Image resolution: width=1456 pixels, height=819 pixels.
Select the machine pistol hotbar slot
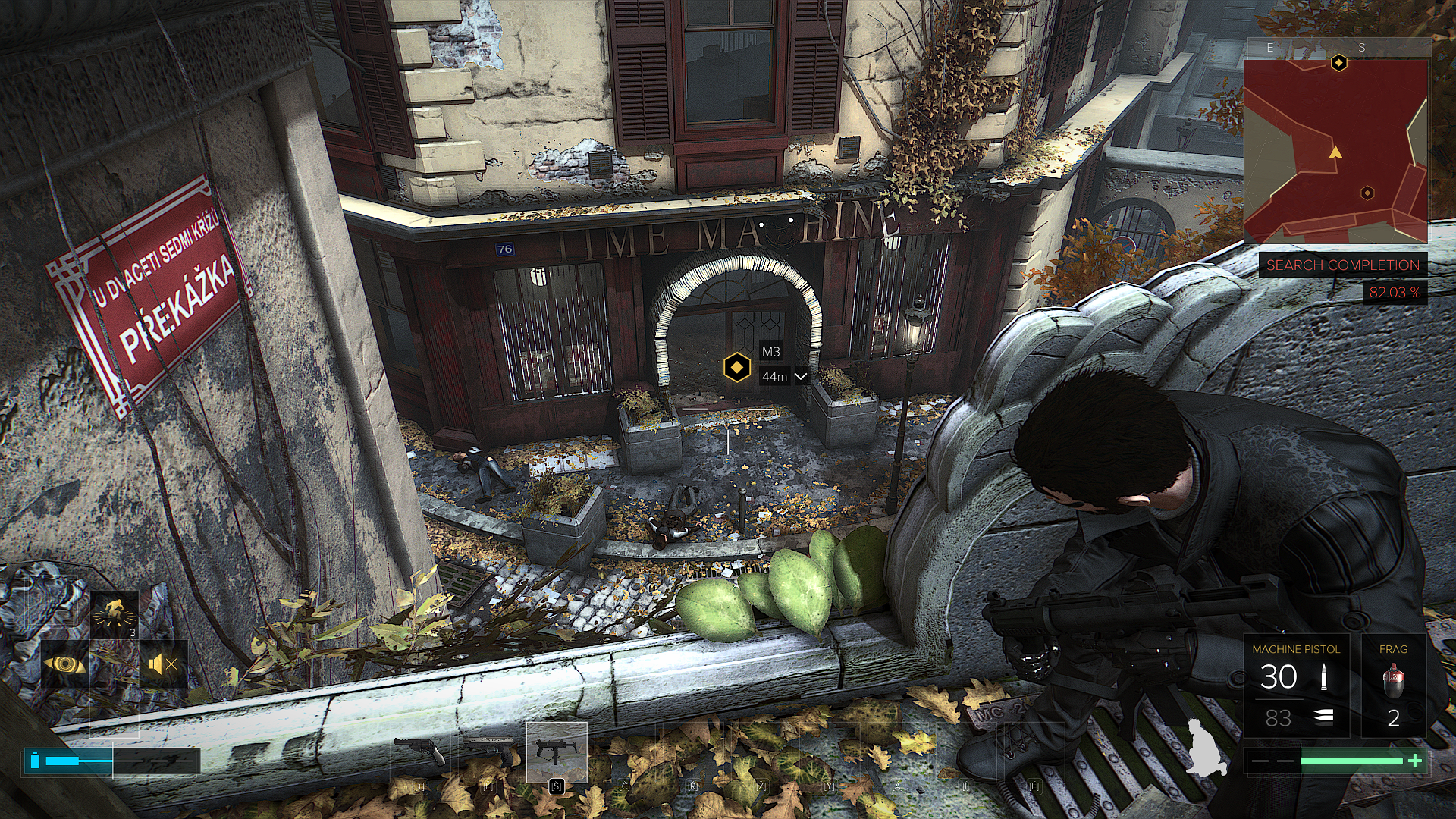557,751
